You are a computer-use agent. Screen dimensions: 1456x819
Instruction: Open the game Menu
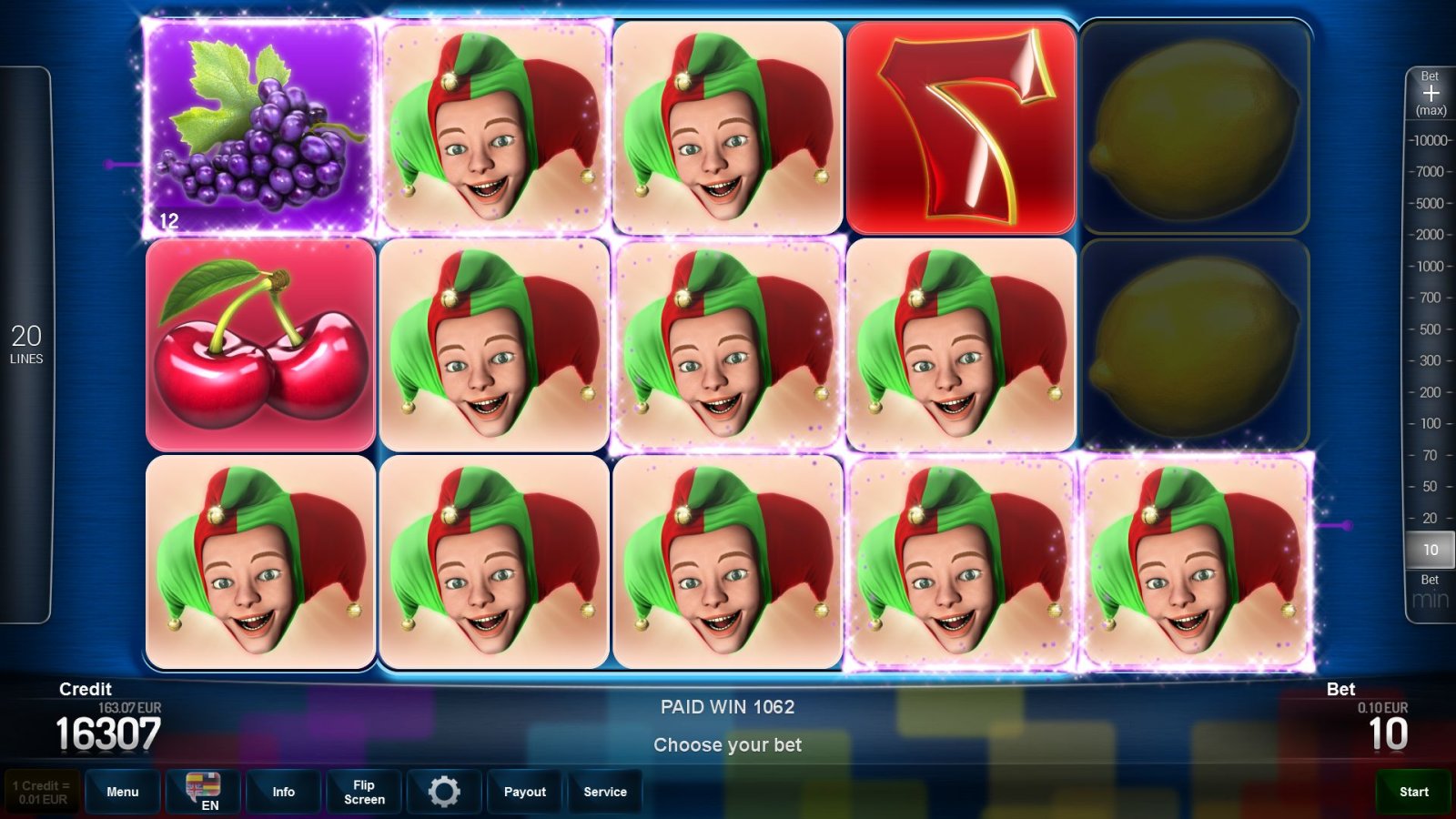point(122,792)
